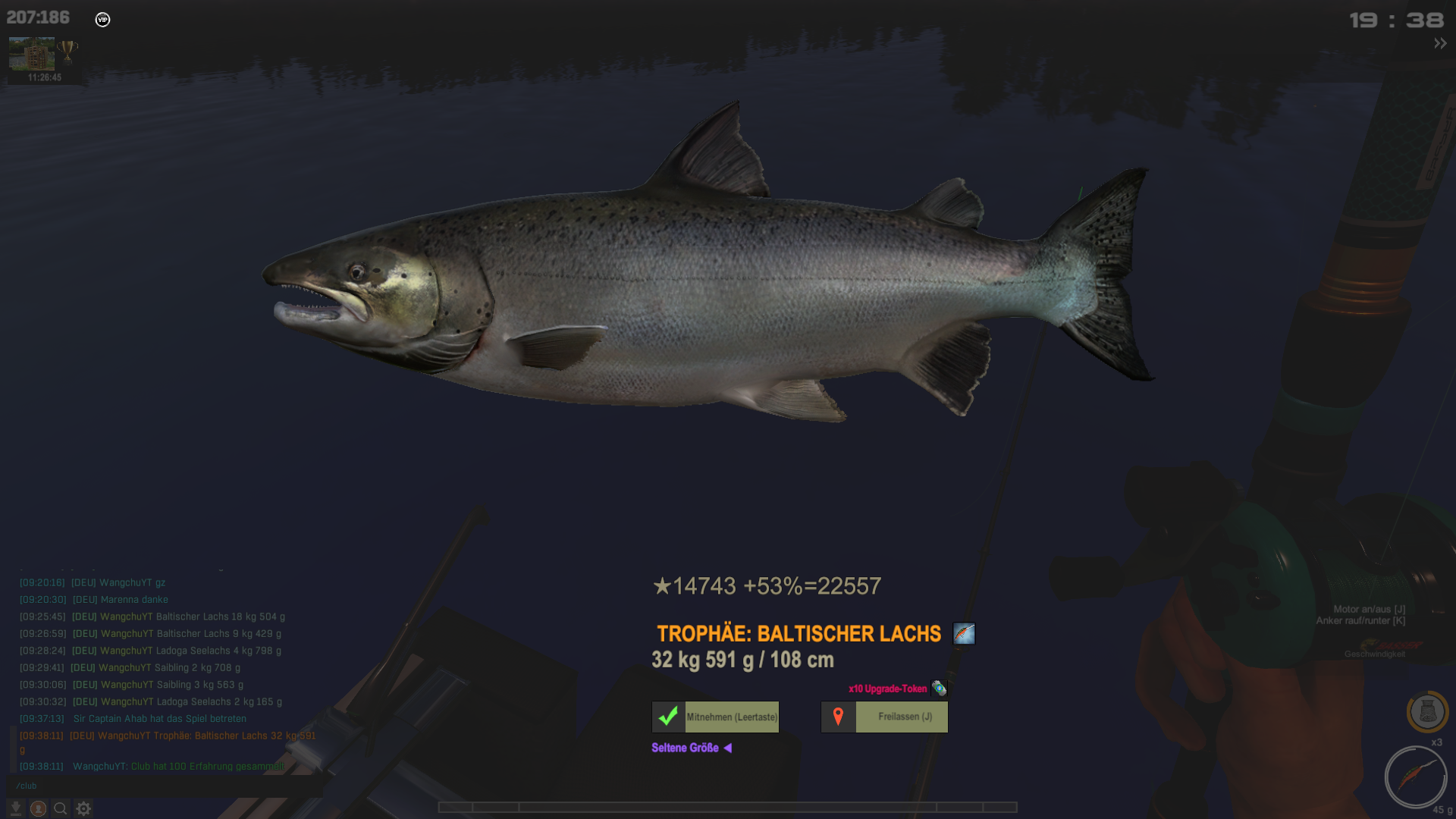Release the fish with Freilassen
The width and height of the screenshot is (1456, 819).
click(x=884, y=717)
